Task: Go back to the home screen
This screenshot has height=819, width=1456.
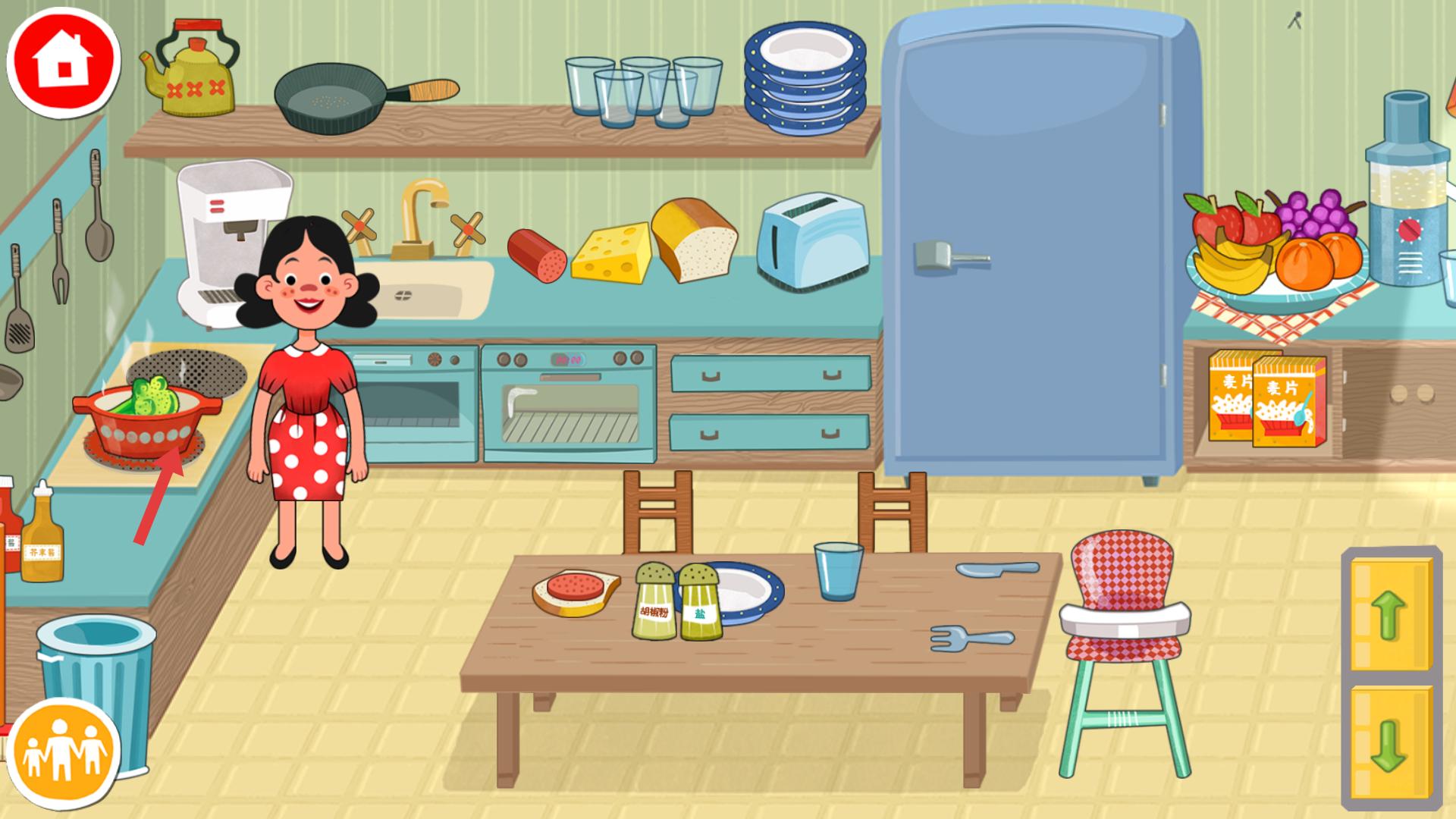Action: pyautogui.click(x=64, y=60)
